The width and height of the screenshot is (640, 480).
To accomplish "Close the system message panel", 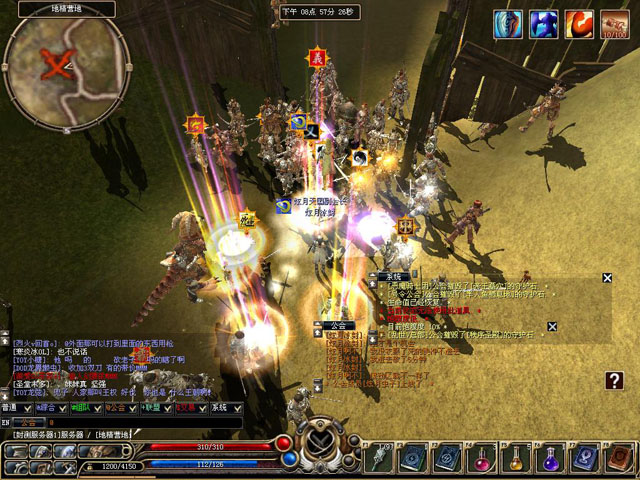I will click(607, 278).
